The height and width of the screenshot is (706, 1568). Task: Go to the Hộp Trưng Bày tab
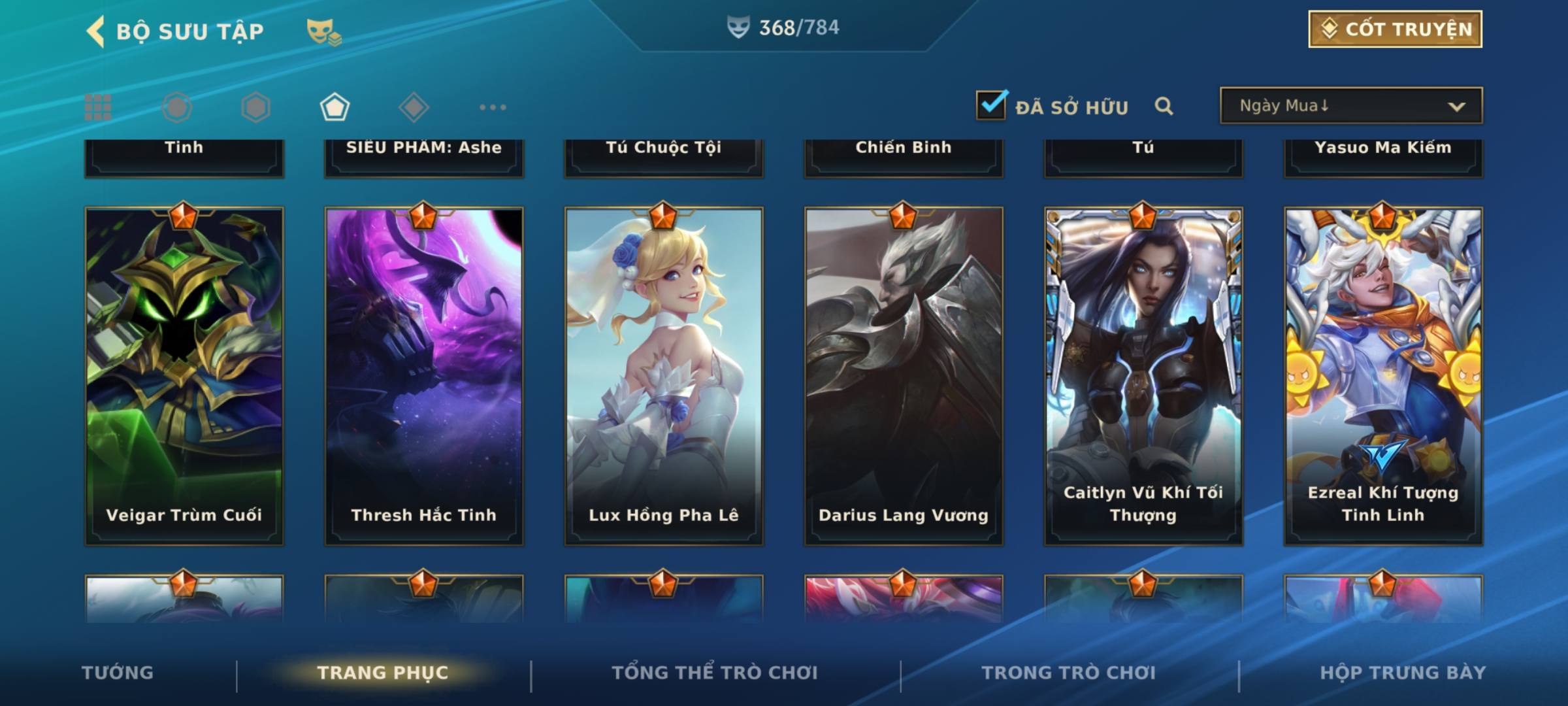[x=1403, y=673]
